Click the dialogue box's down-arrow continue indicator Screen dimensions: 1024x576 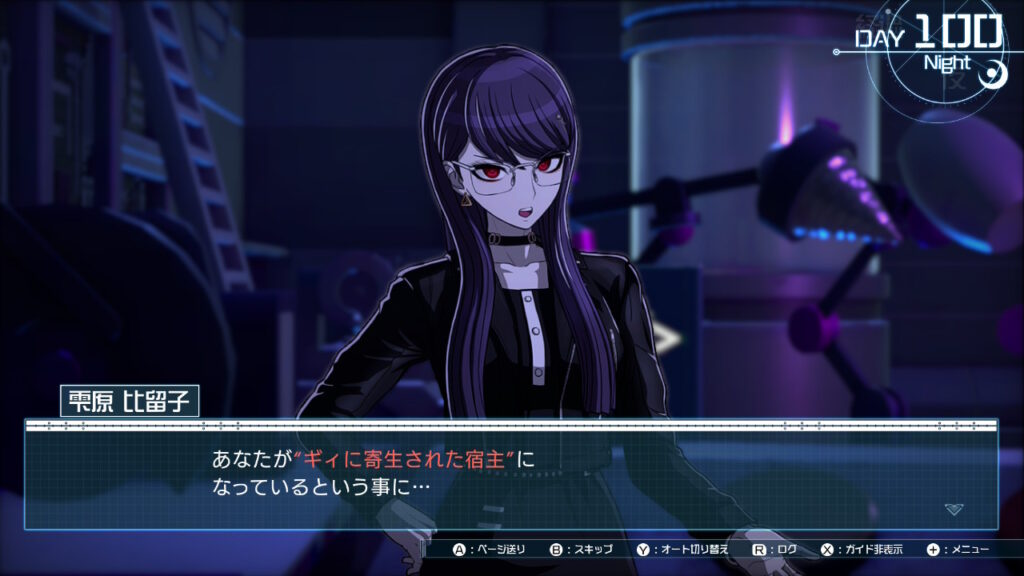pyautogui.click(x=954, y=509)
